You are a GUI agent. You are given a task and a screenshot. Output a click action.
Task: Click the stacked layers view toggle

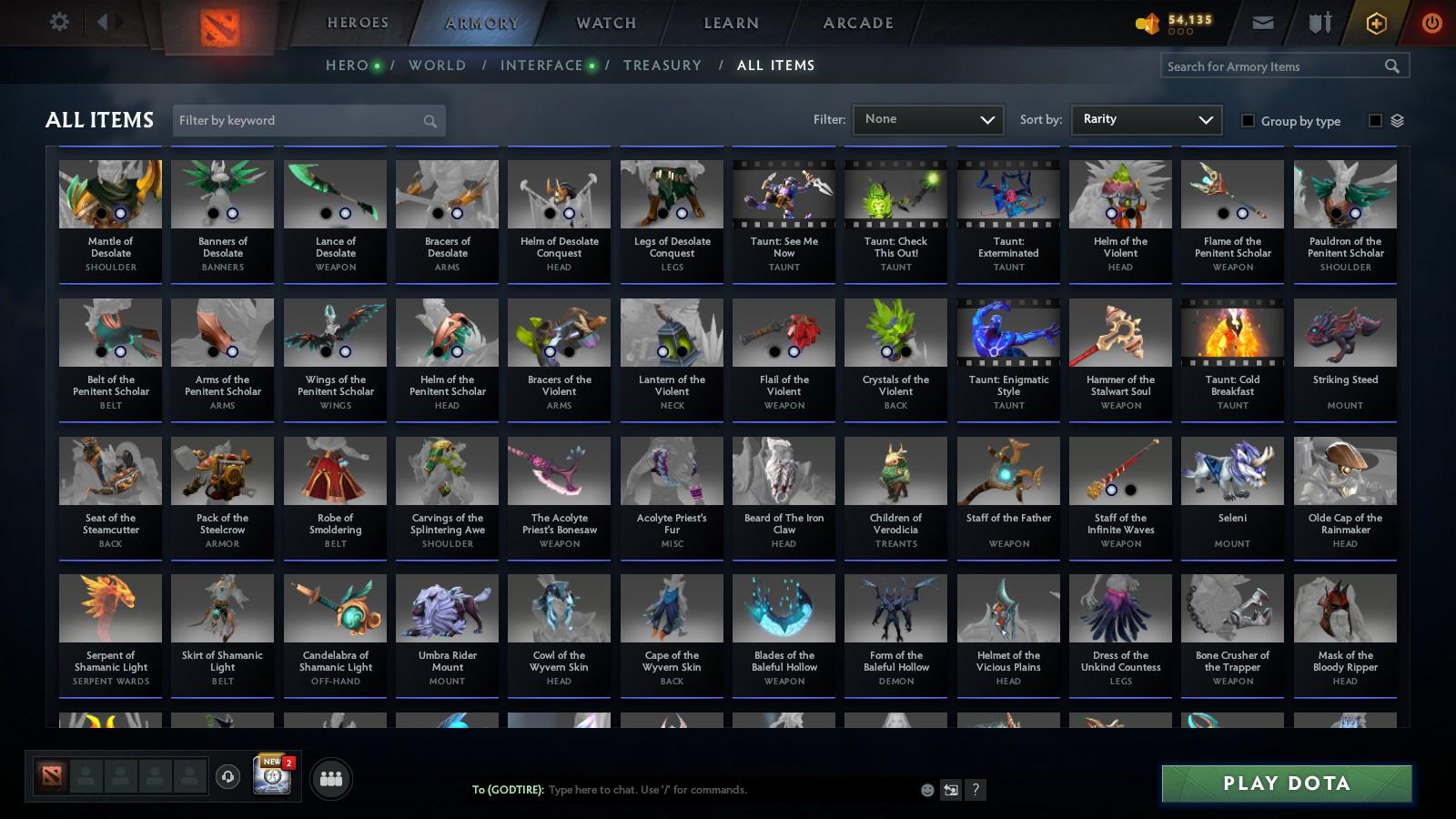(1399, 119)
